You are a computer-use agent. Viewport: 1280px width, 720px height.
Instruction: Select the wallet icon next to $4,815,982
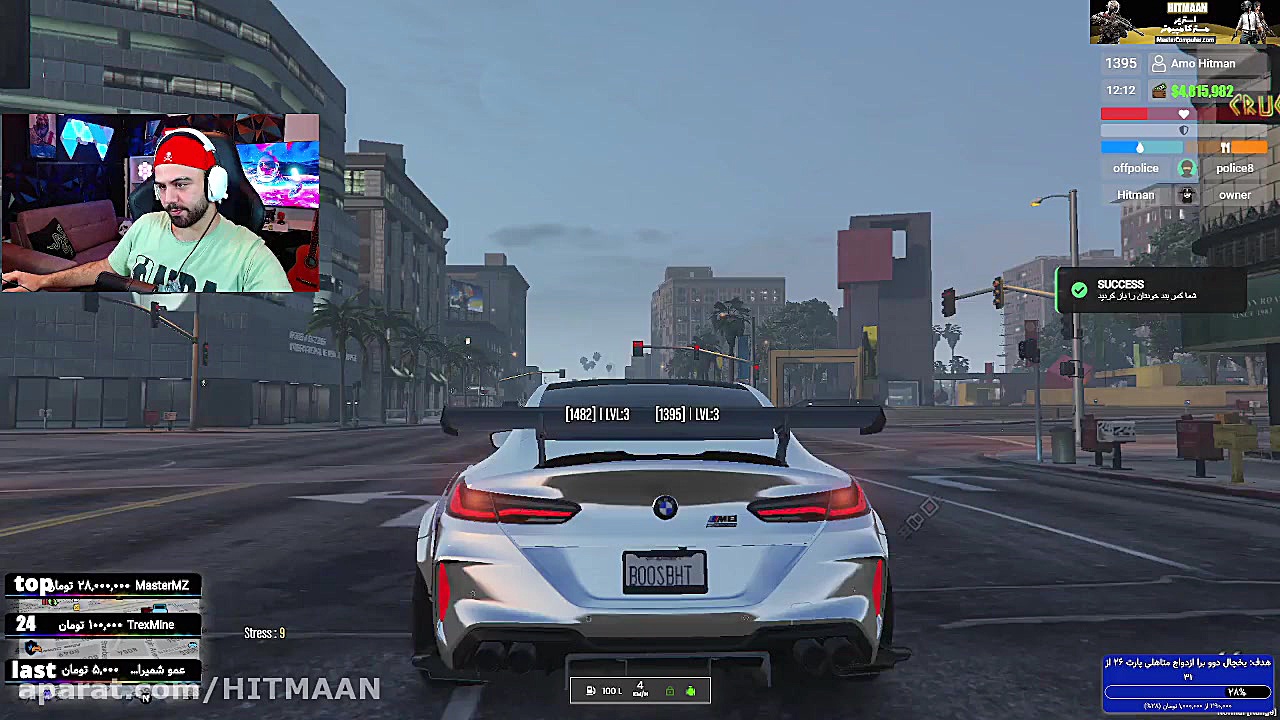coord(1160,90)
